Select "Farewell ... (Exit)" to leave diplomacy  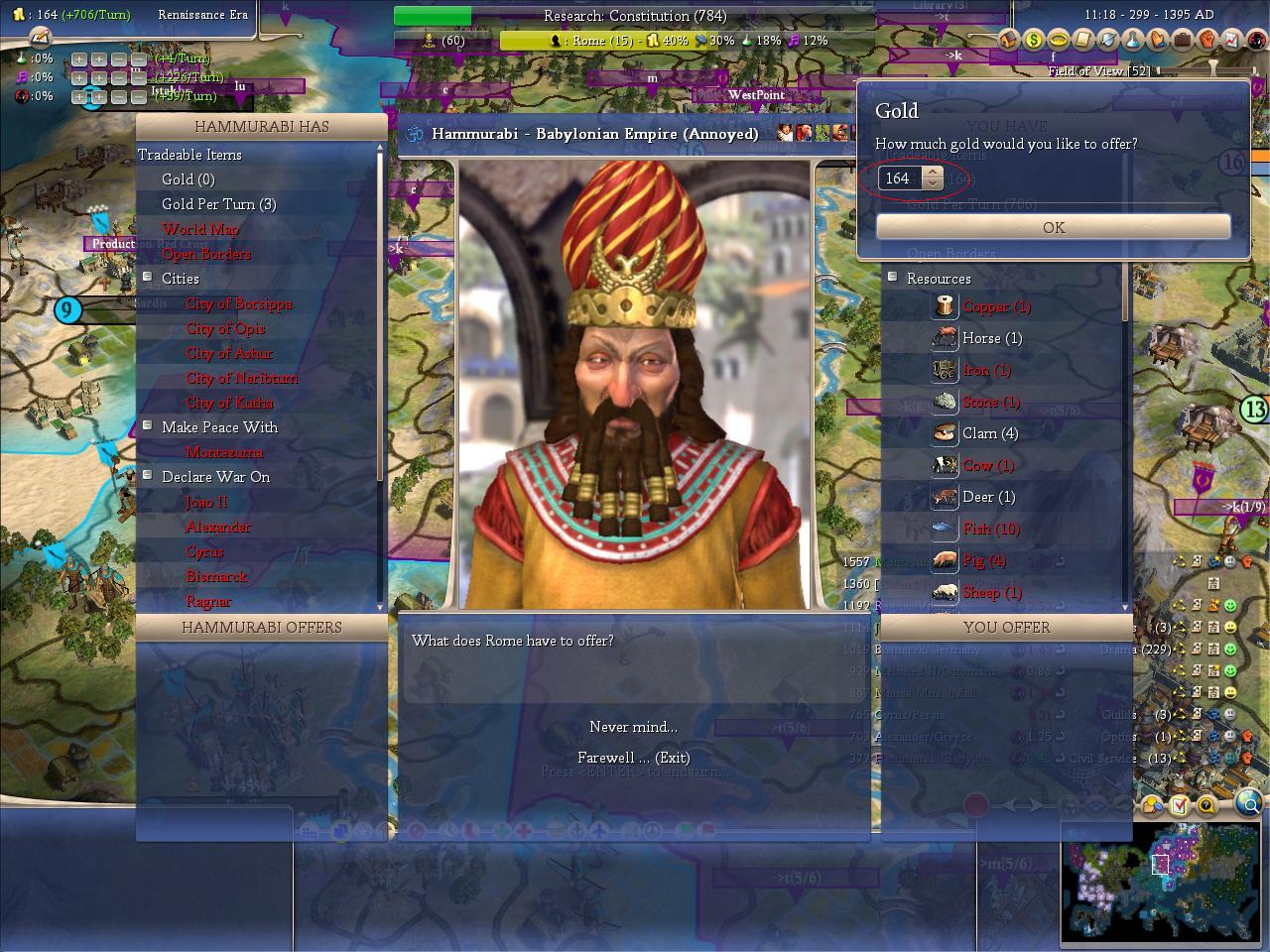pos(633,758)
